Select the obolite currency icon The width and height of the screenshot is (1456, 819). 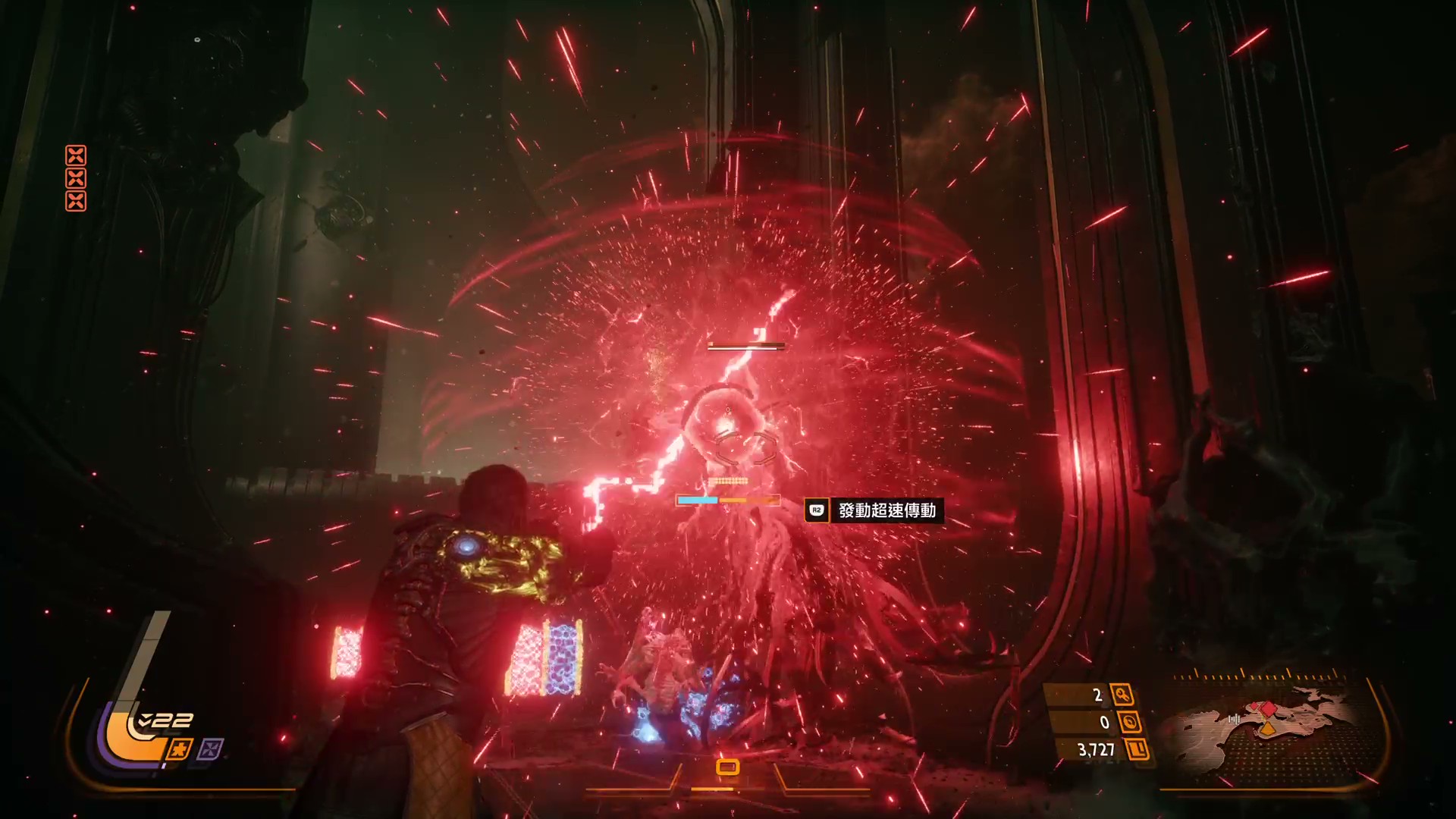1137,750
